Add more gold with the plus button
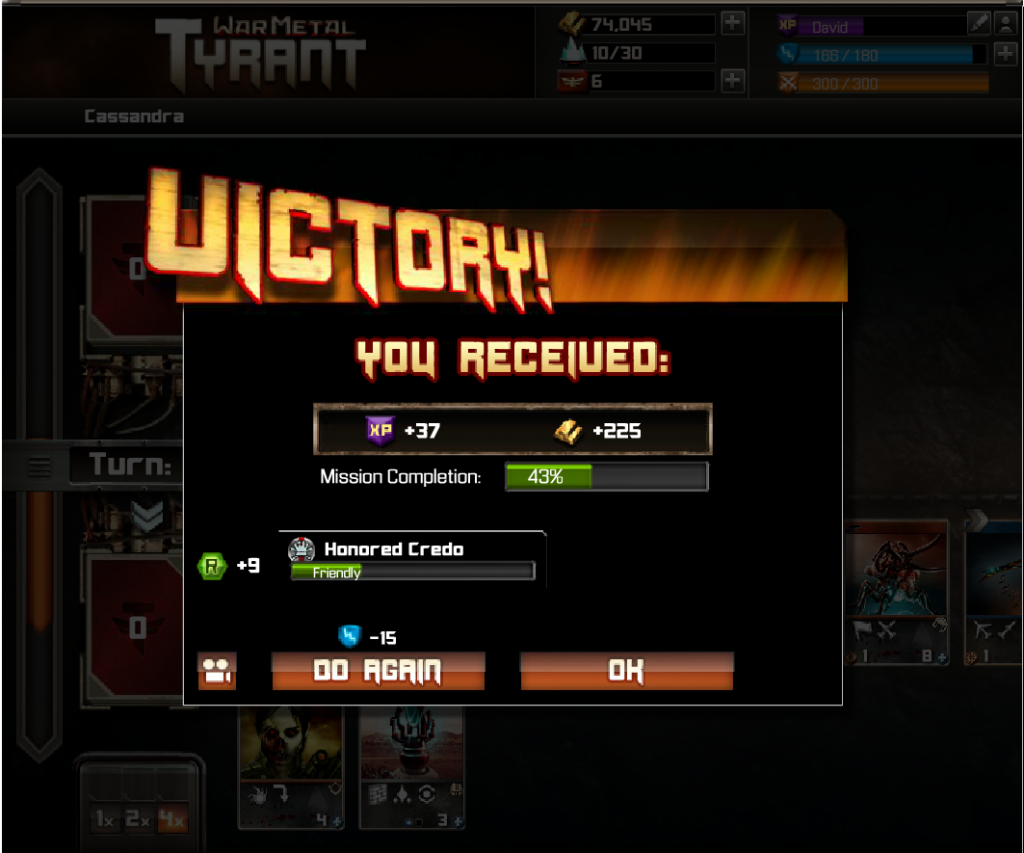Screen dimensions: 1024x853 pos(733,24)
